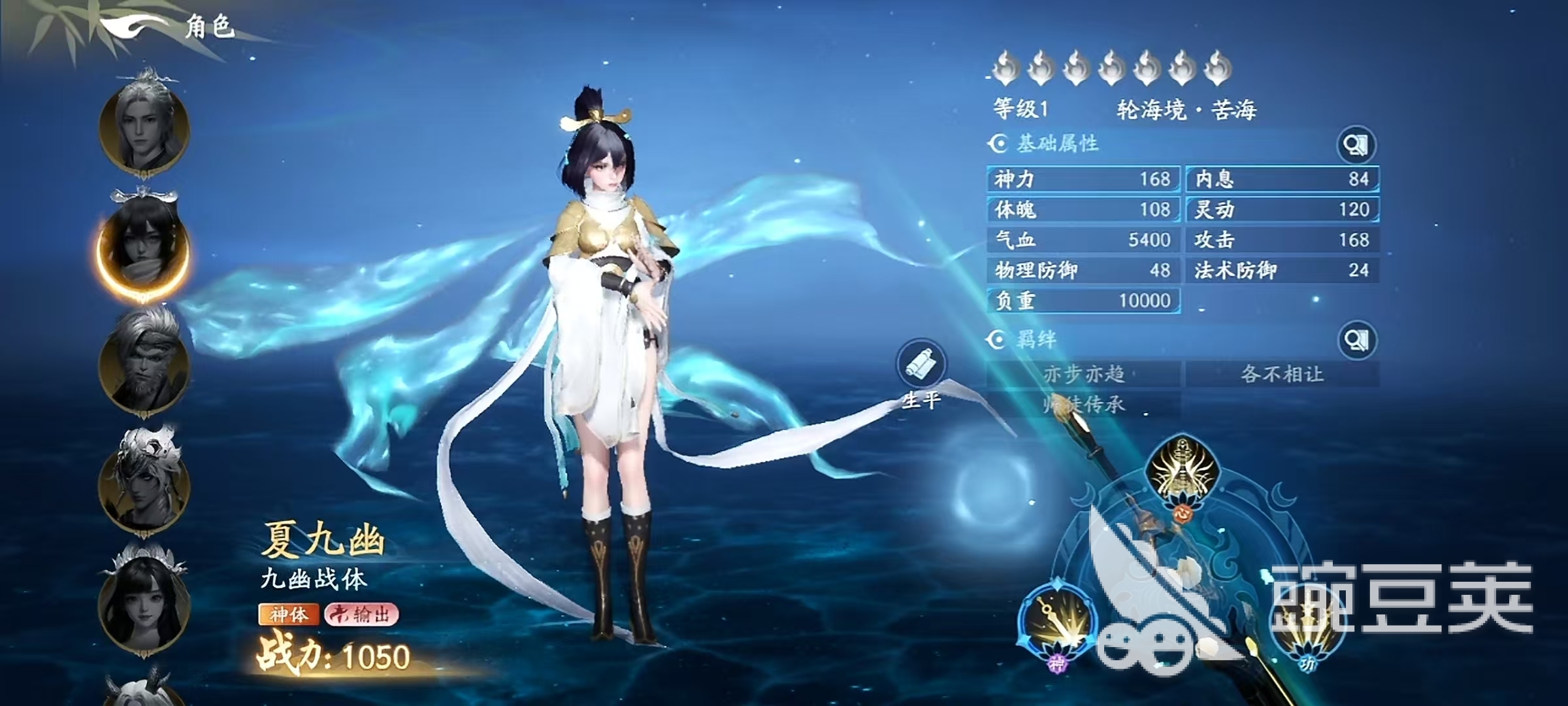This screenshot has height=706, width=1568.
Task: Tap the back arrow beside 角色
Action: point(131,24)
